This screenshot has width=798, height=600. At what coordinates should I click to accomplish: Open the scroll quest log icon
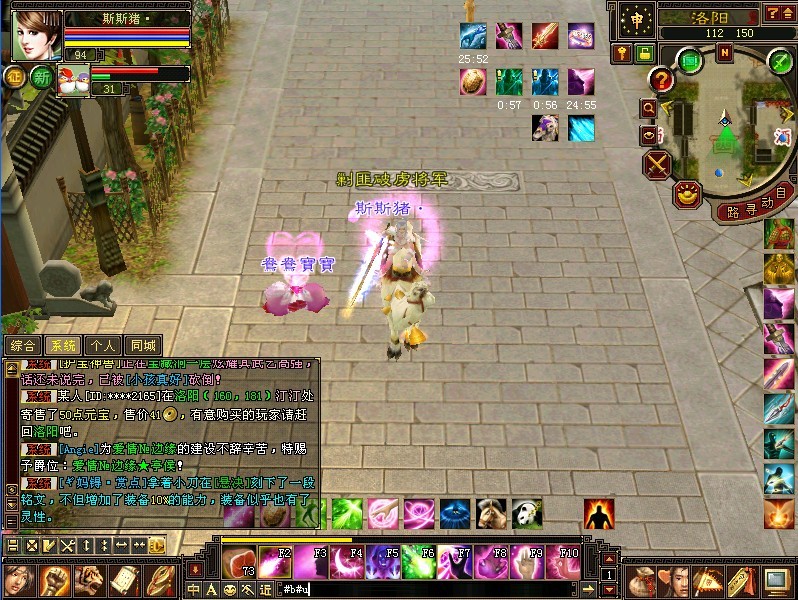[x=124, y=580]
